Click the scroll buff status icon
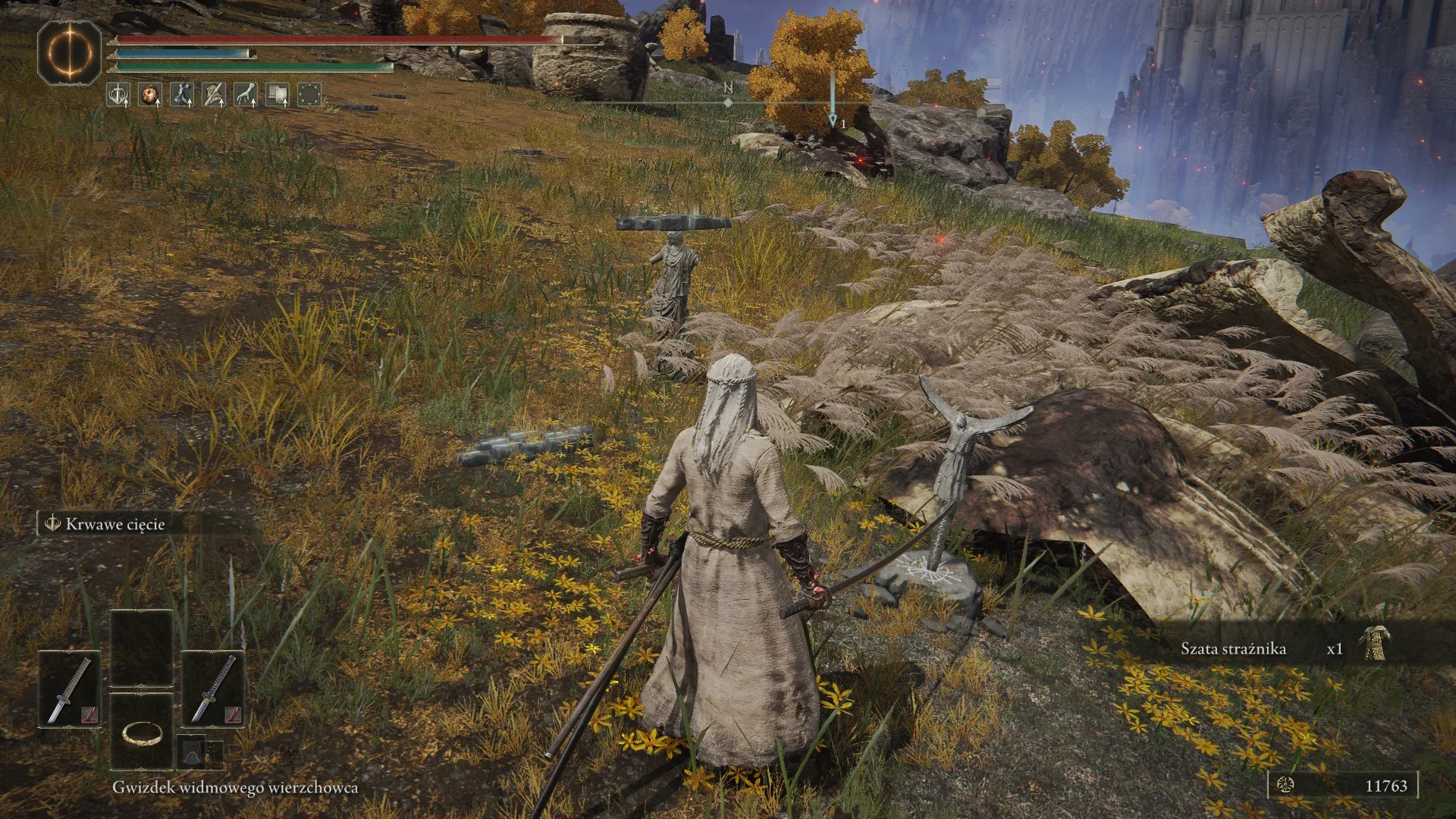The image size is (1456, 819). point(277,95)
